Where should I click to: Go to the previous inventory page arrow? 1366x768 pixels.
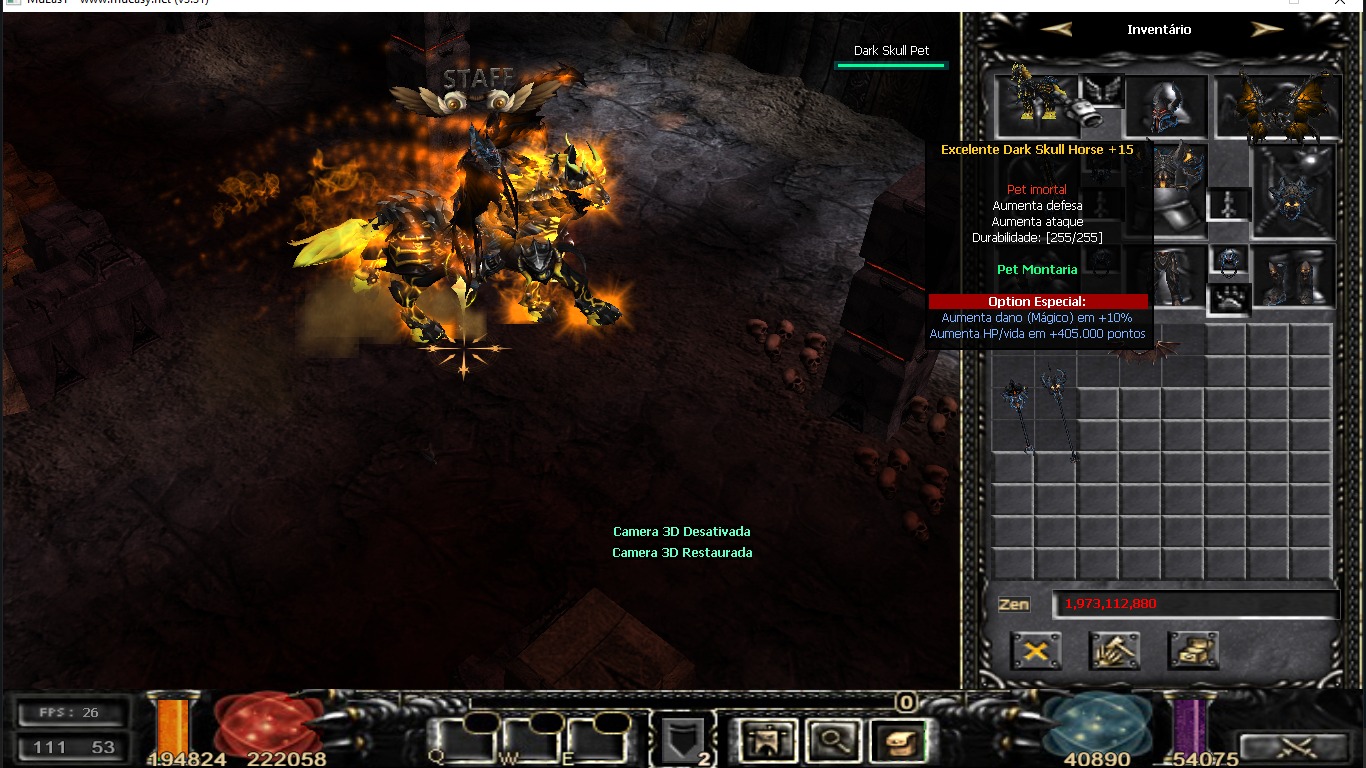[x=1056, y=30]
